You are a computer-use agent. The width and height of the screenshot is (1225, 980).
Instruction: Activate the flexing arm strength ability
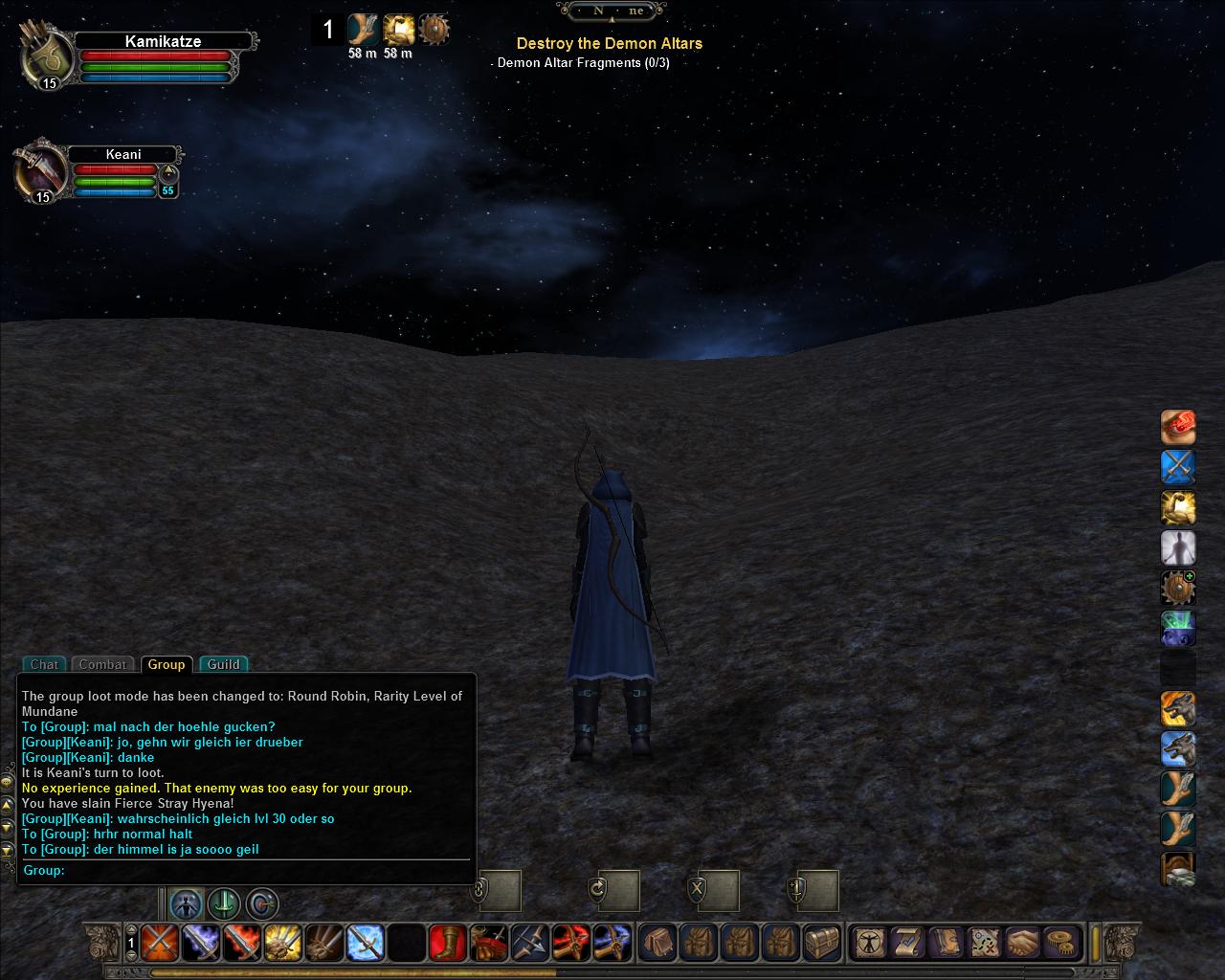(1178, 508)
